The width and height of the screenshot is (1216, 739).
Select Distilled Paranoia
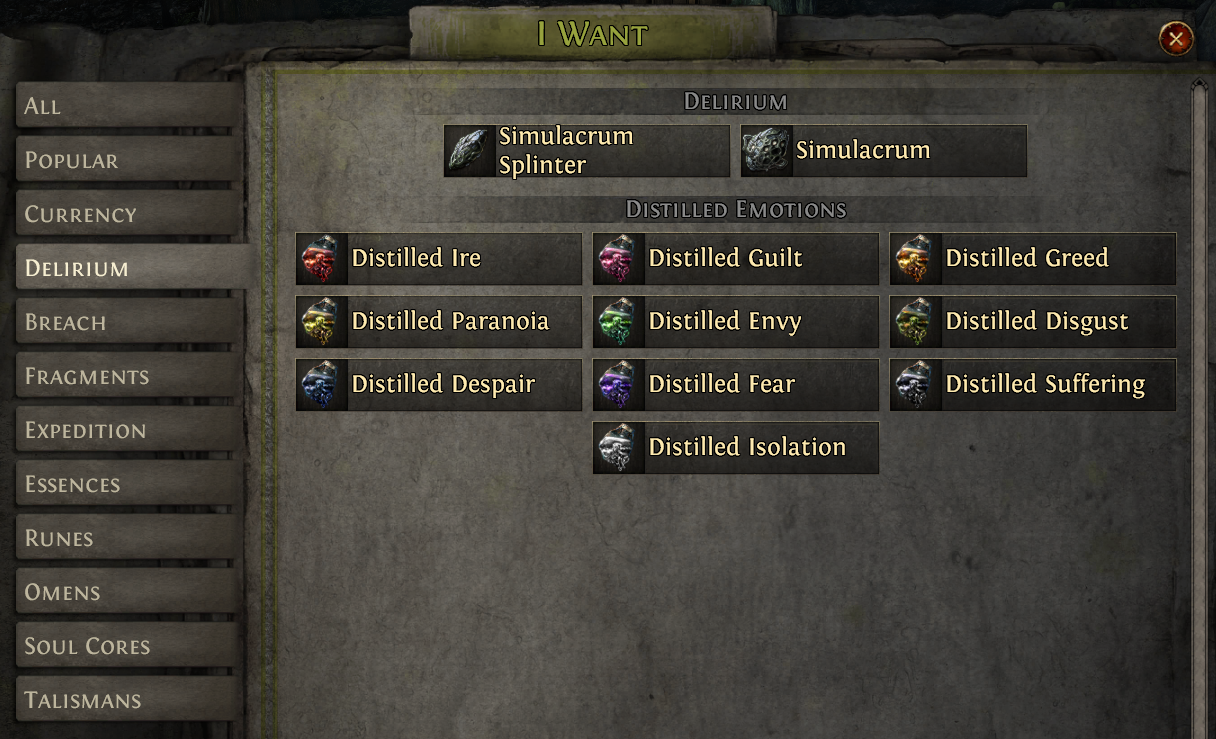click(439, 322)
